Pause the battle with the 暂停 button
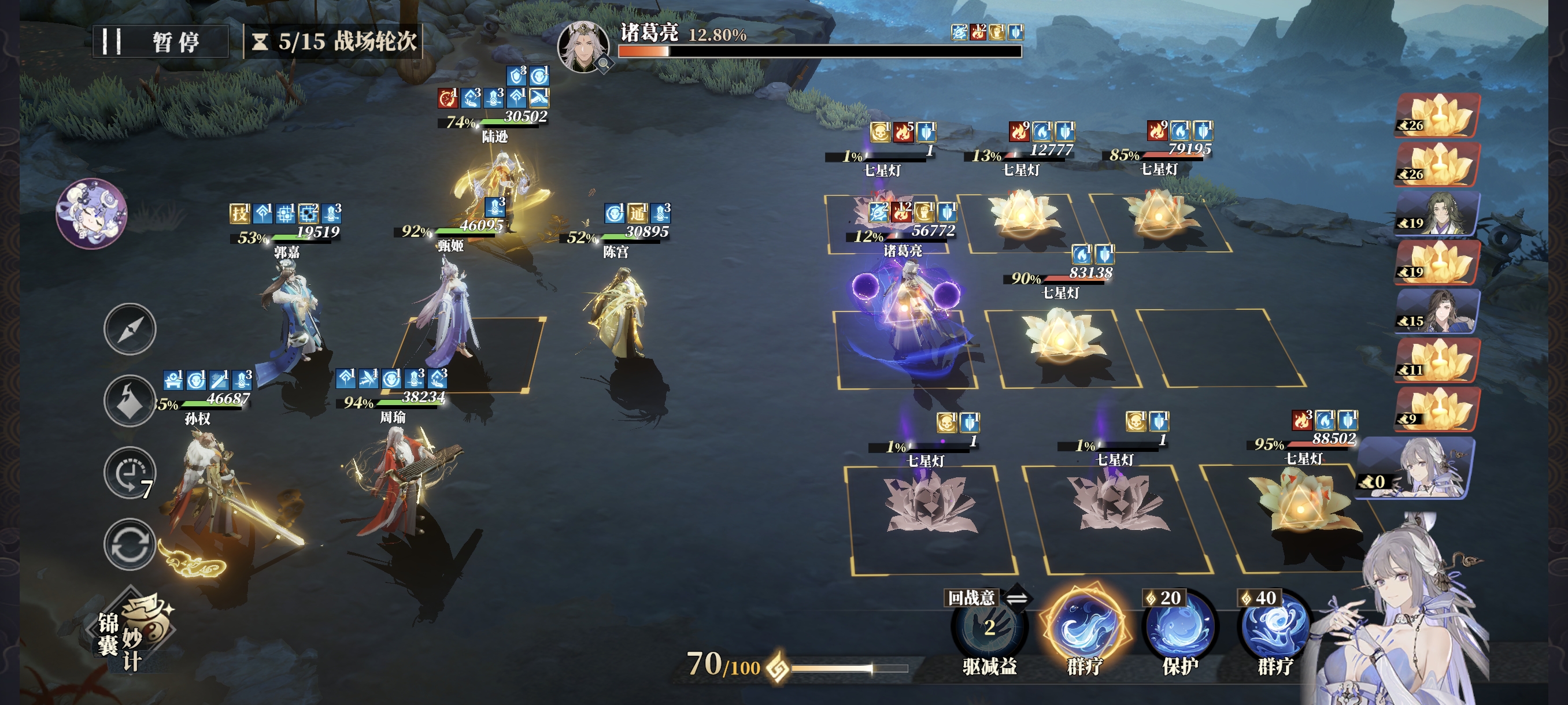 pyautogui.click(x=160, y=42)
